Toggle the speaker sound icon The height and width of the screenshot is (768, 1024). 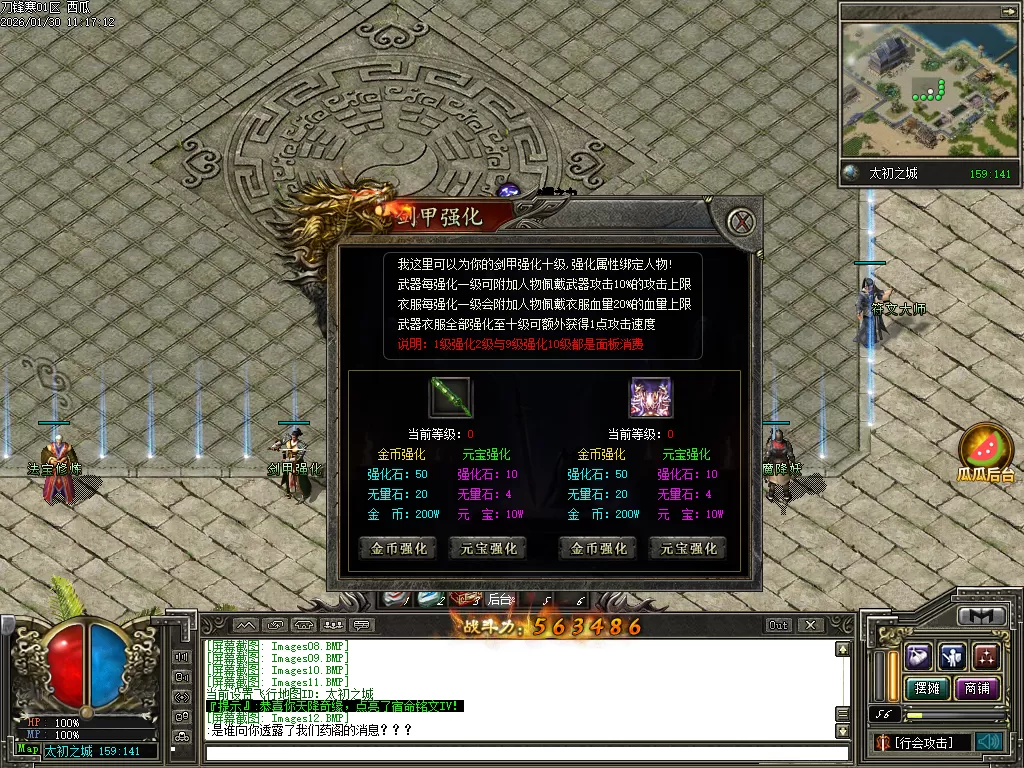pyautogui.click(x=989, y=741)
